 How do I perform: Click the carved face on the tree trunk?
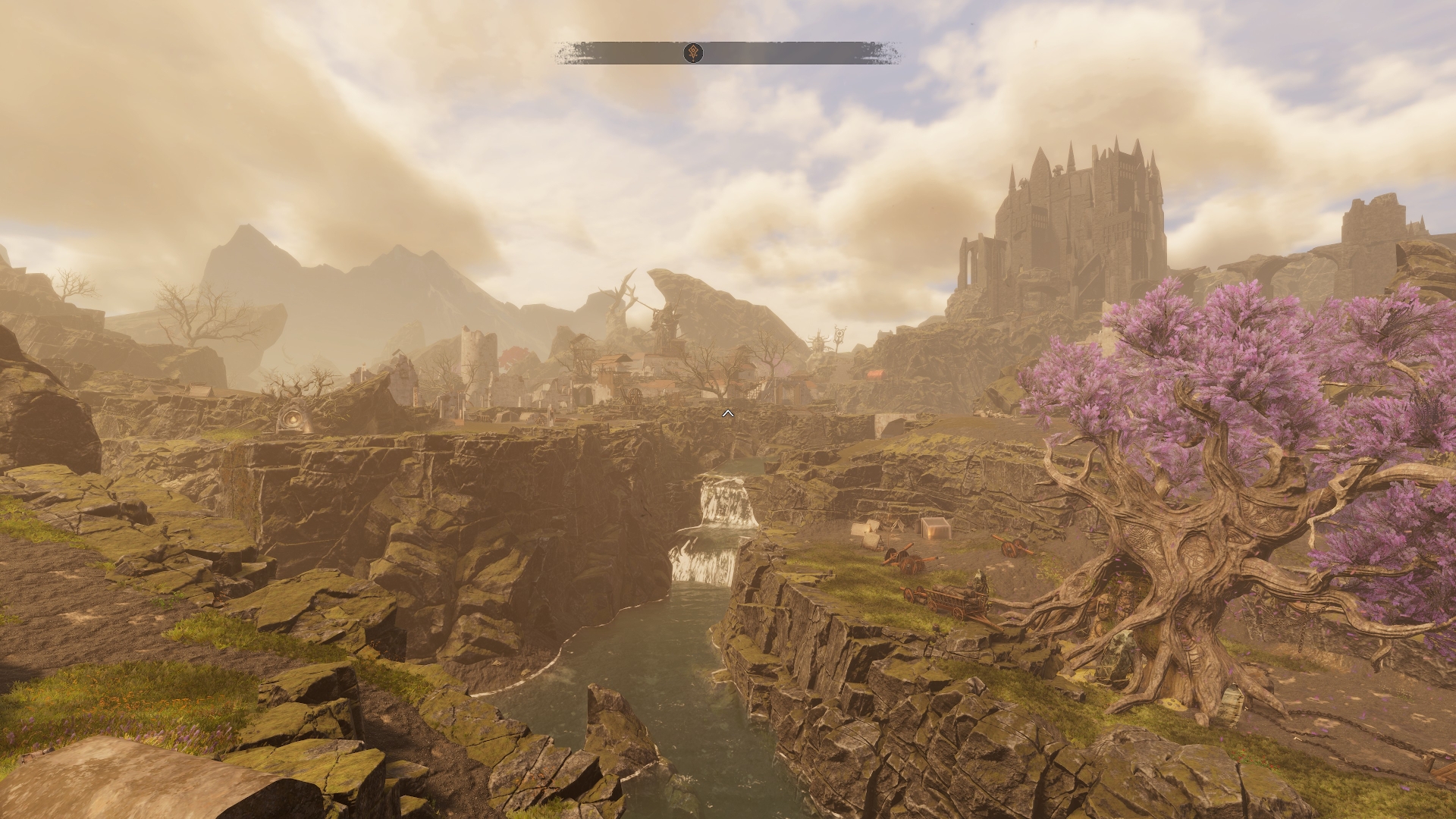(1103, 611)
